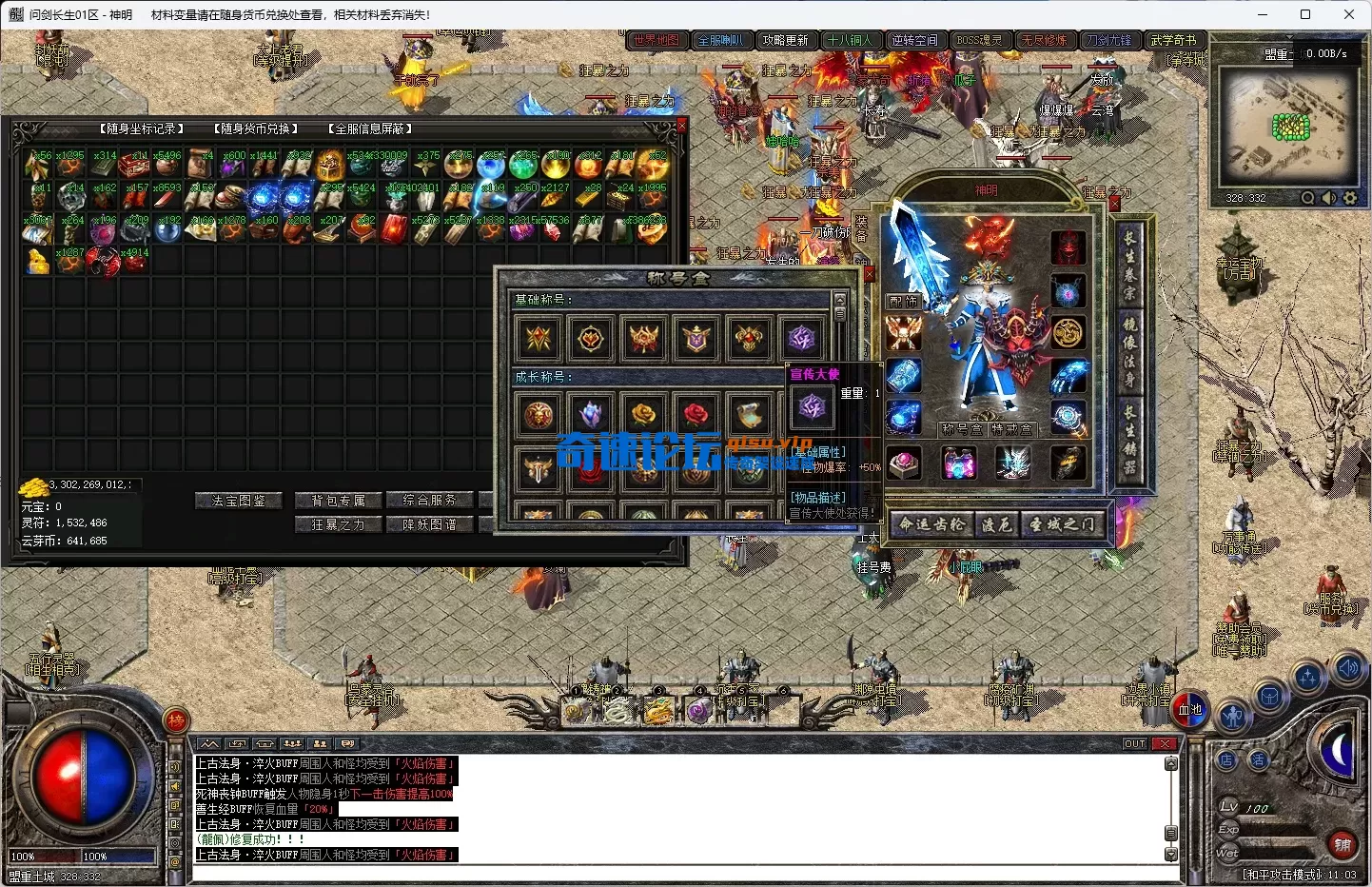Close the chat log with red X

click(x=1164, y=743)
